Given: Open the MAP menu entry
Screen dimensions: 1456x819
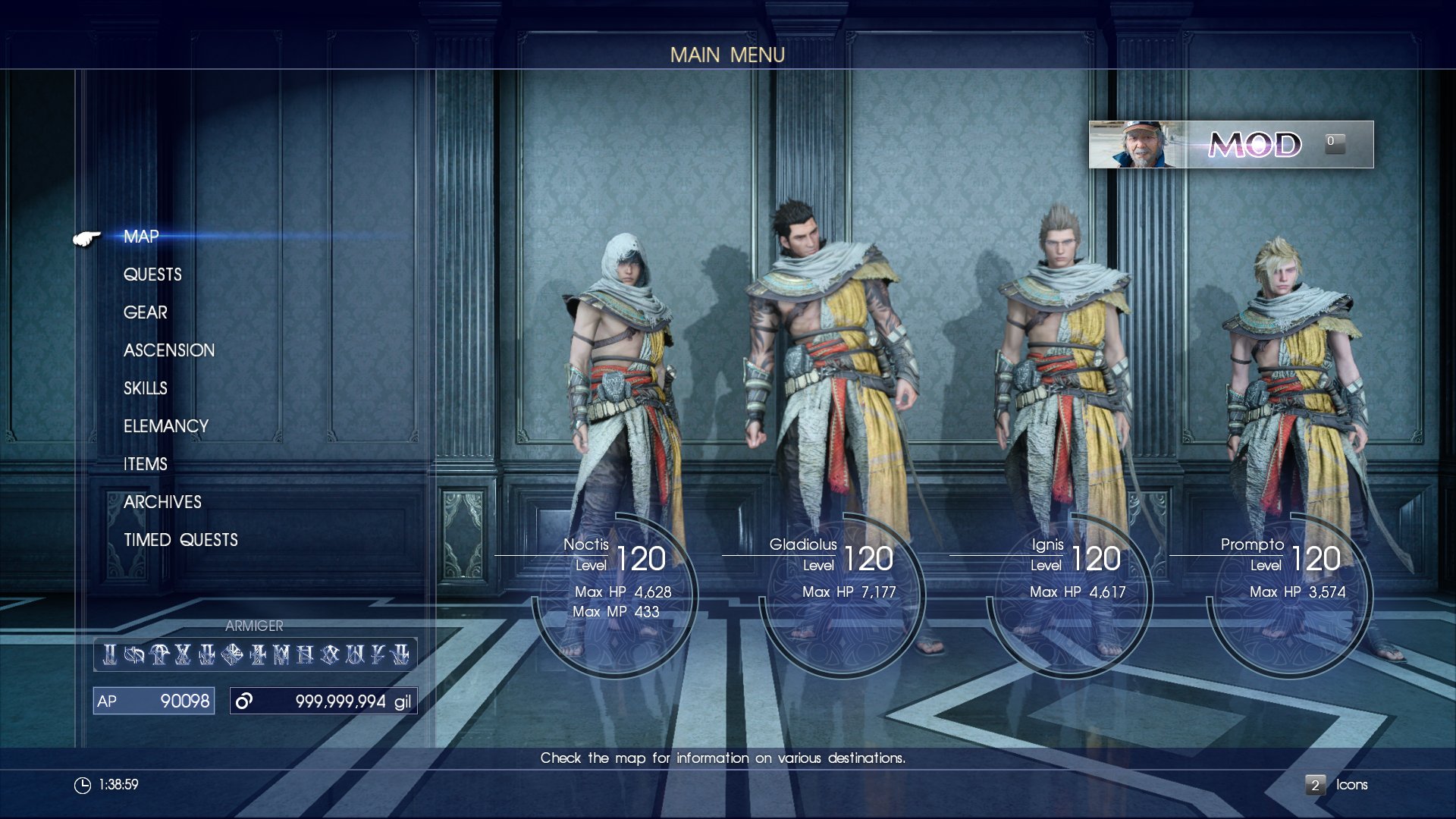Looking at the screenshot, I should pos(140,237).
